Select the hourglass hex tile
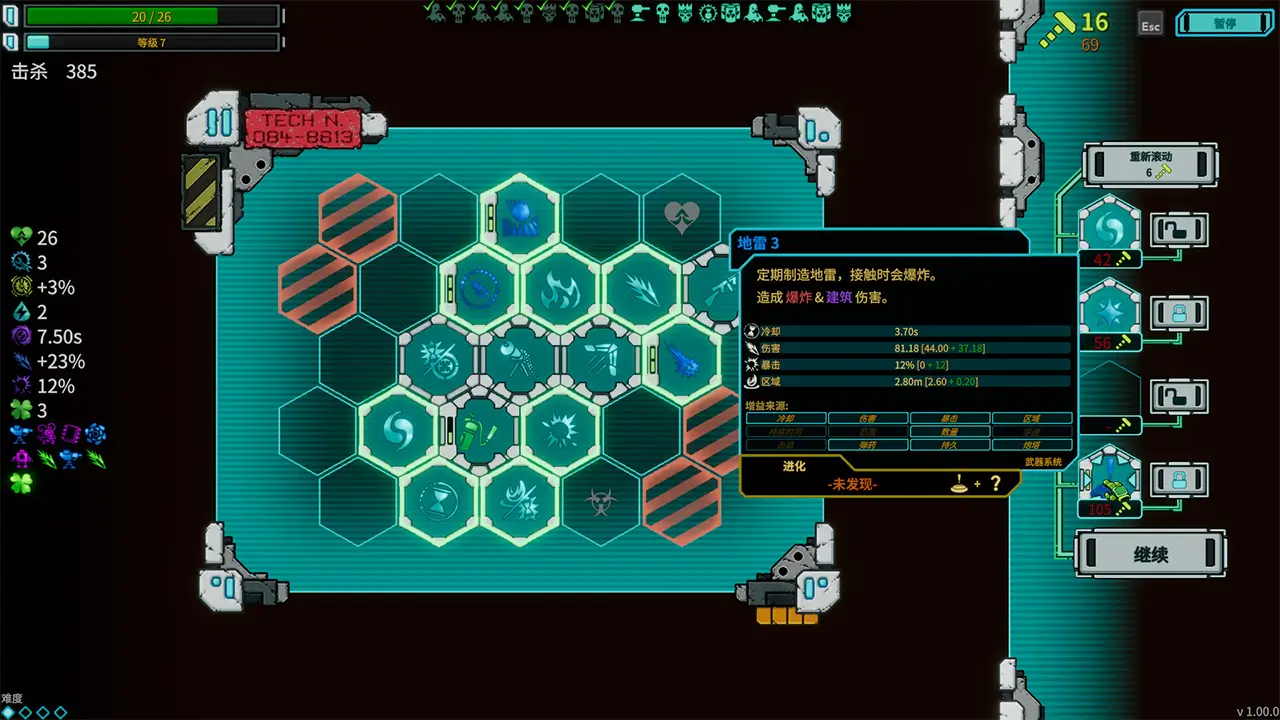 440,499
